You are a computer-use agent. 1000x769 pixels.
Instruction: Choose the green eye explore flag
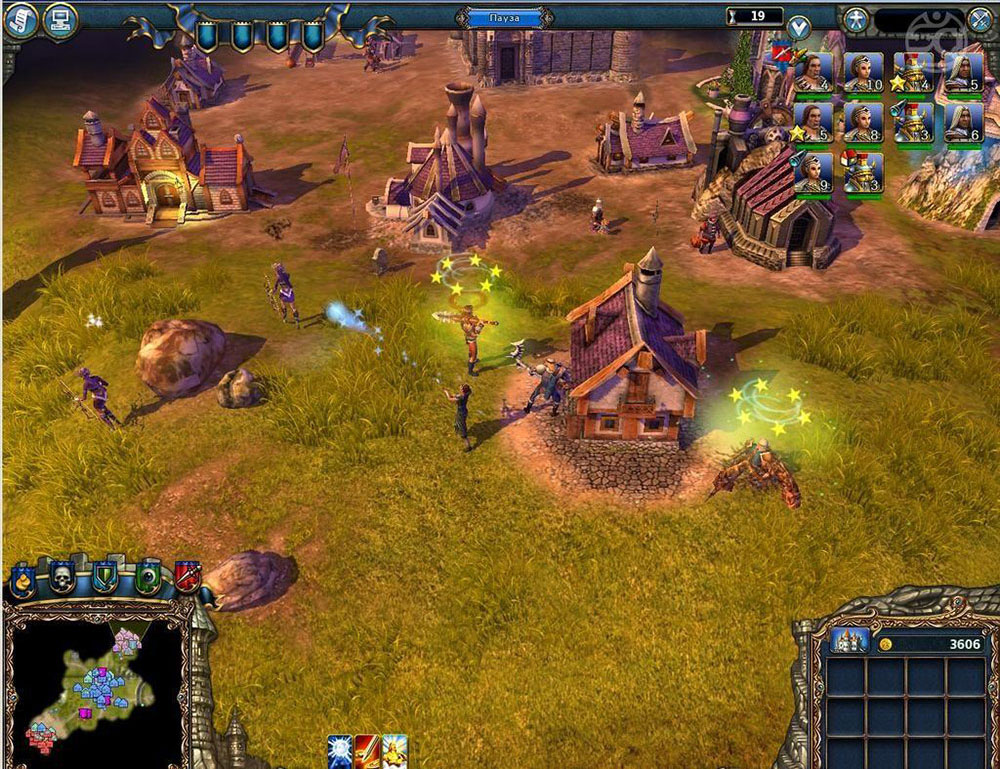click(x=147, y=577)
